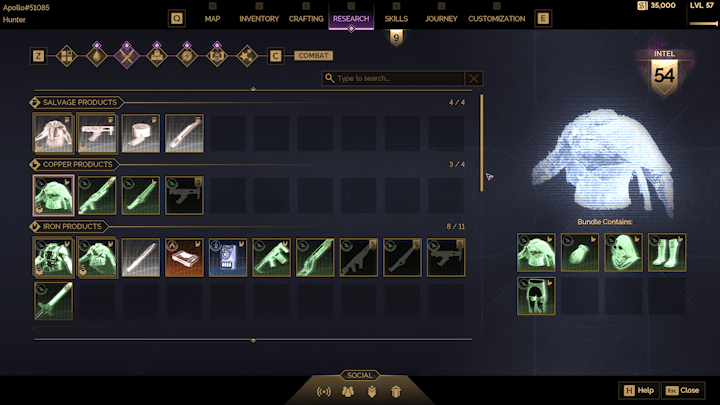Select the blue card item in Iron Products
Image resolution: width=720 pixels, height=405 pixels.
[x=228, y=256]
